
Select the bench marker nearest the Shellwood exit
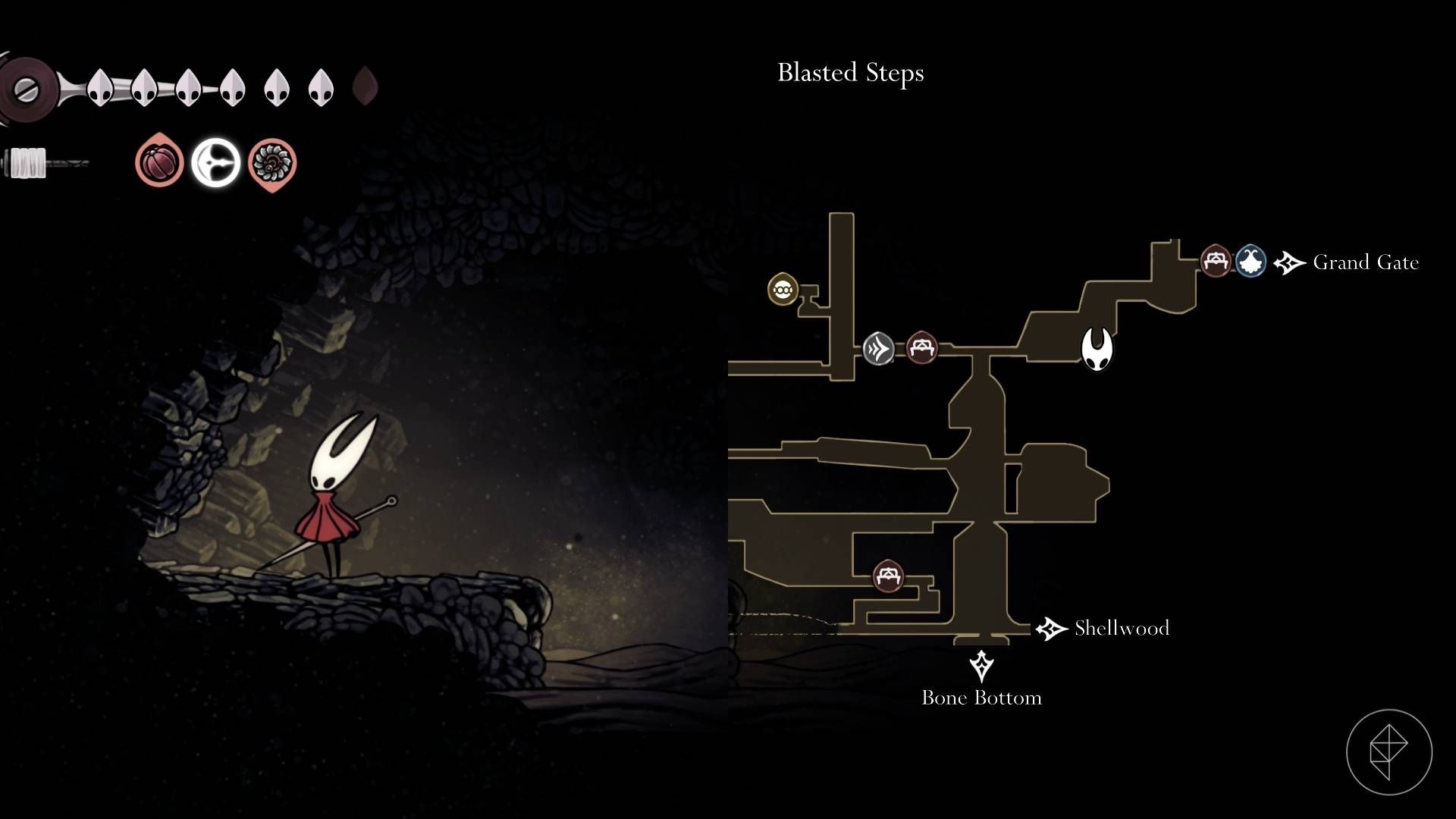tap(888, 576)
